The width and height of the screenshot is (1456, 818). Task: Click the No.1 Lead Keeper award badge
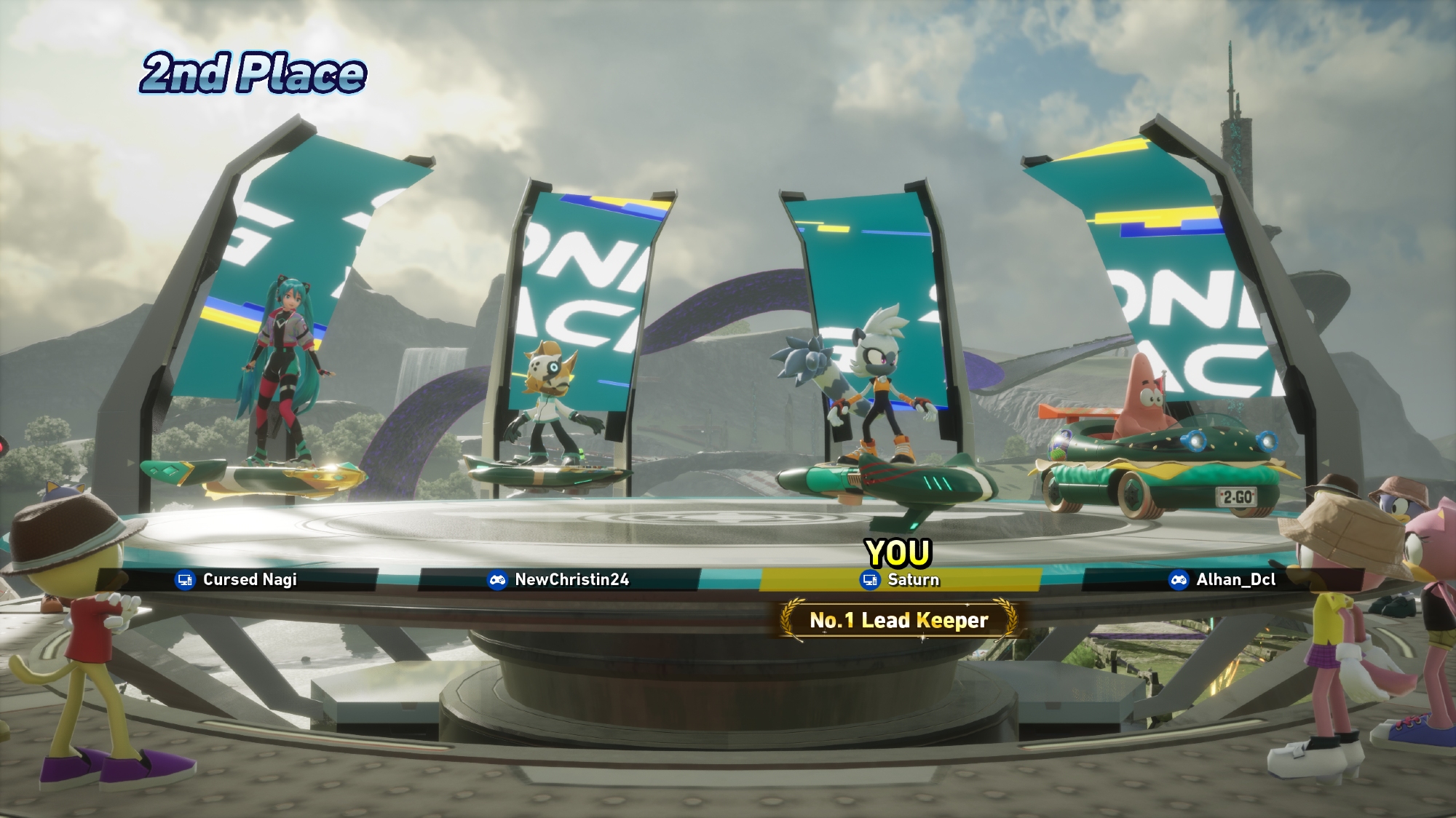[x=899, y=620]
